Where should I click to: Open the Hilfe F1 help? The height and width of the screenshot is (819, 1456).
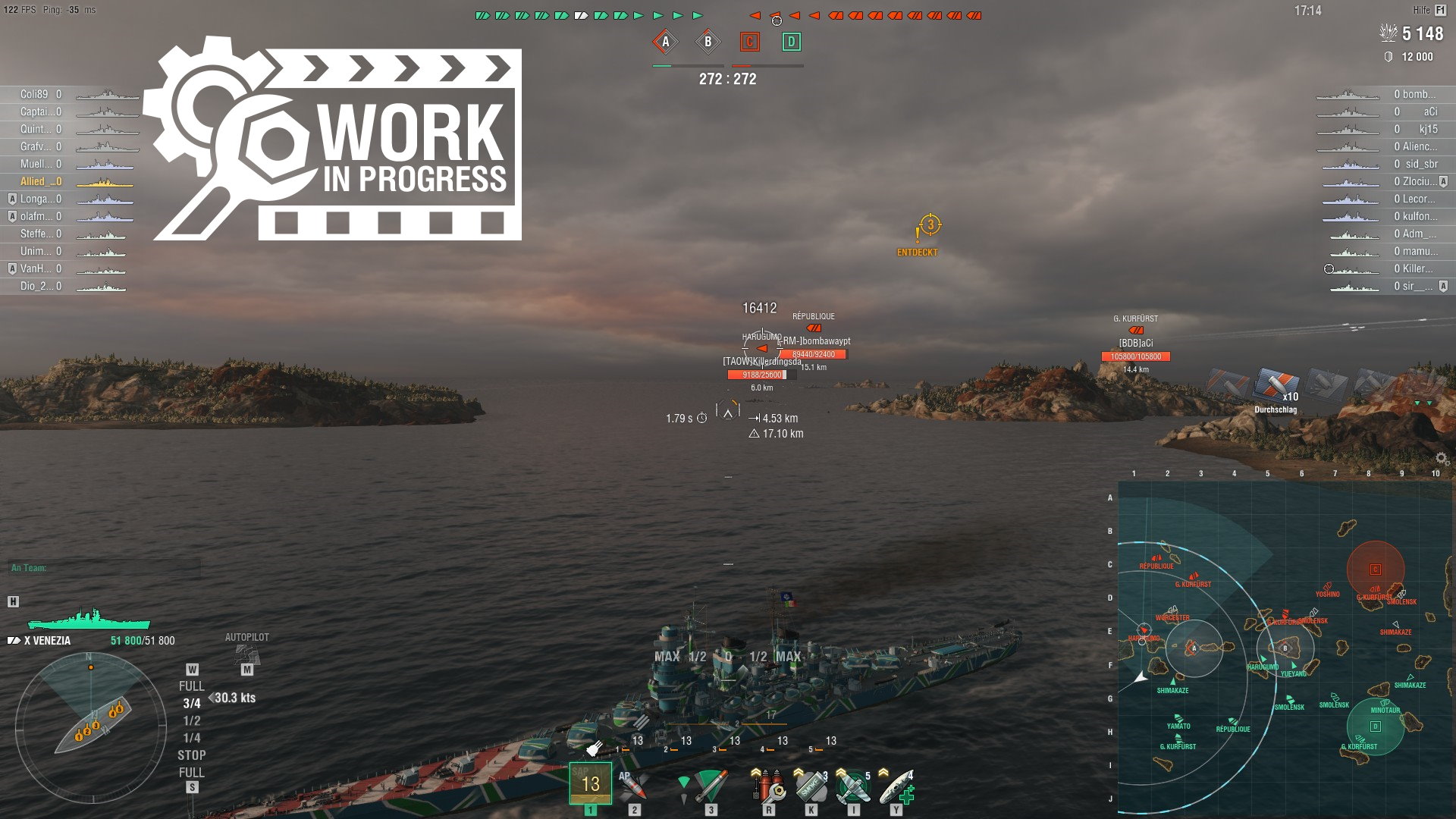click(x=1429, y=9)
